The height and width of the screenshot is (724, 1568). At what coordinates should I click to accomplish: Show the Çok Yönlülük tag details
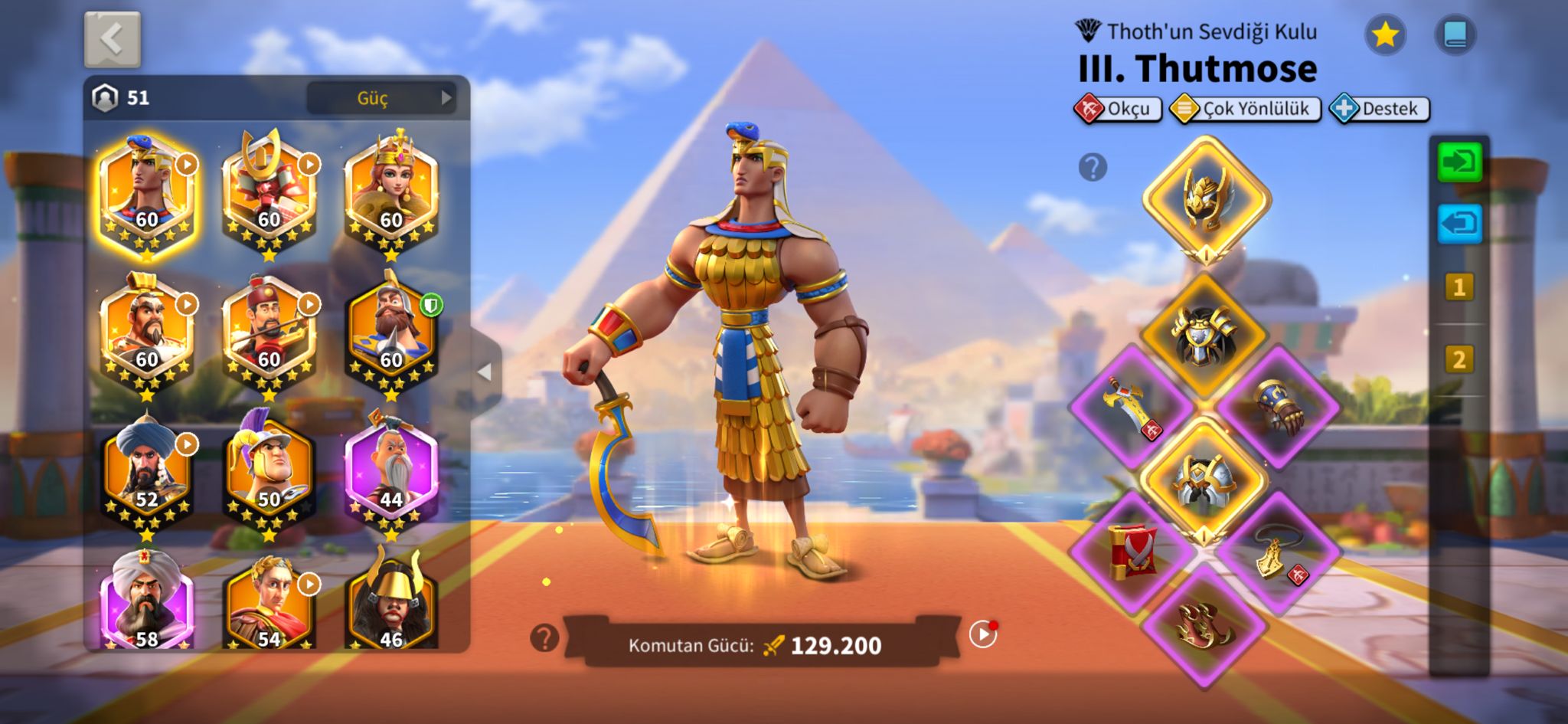(x=1246, y=109)
